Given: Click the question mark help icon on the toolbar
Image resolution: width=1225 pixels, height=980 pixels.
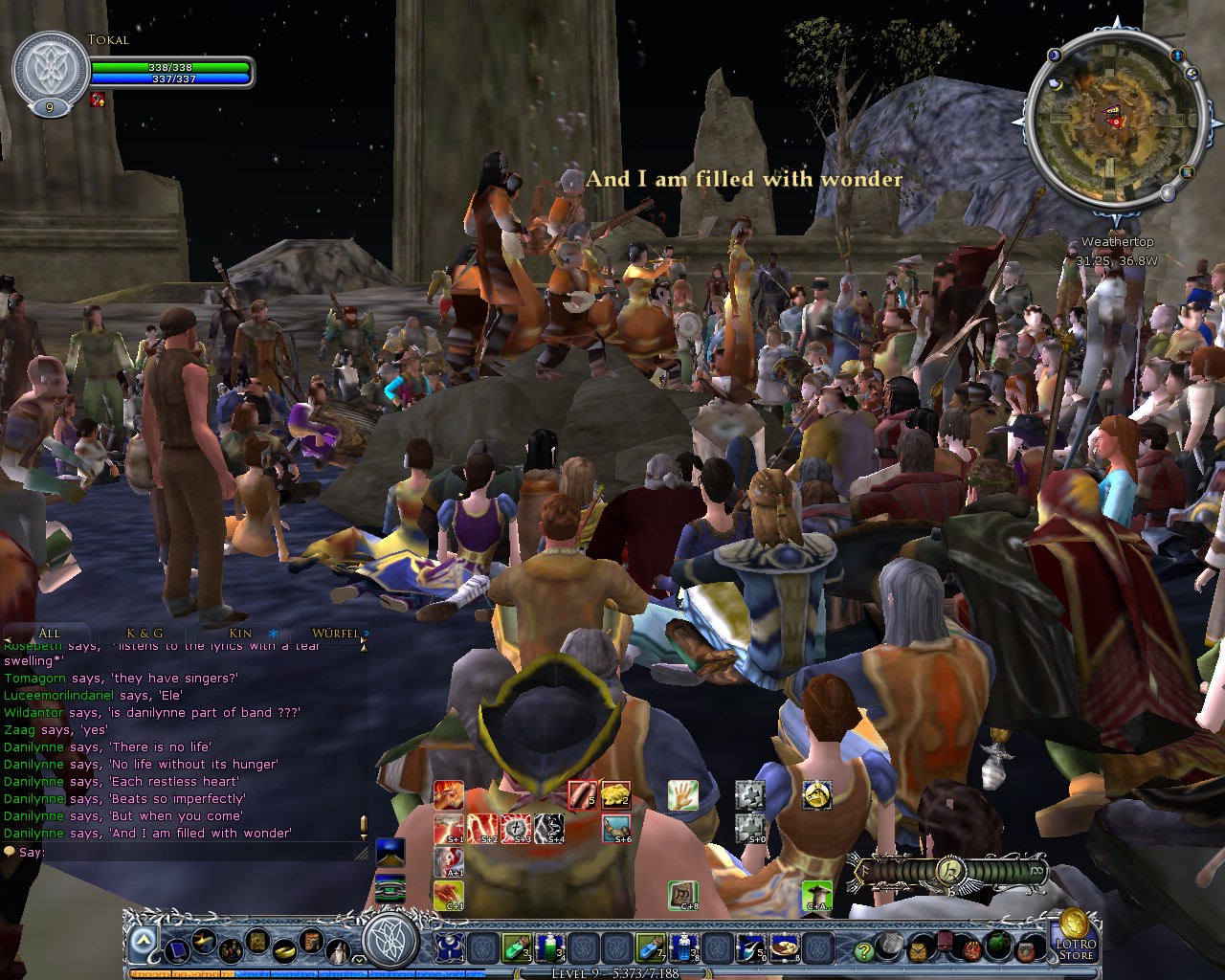Looking at the screenshot, I should (x=862, y=950).
